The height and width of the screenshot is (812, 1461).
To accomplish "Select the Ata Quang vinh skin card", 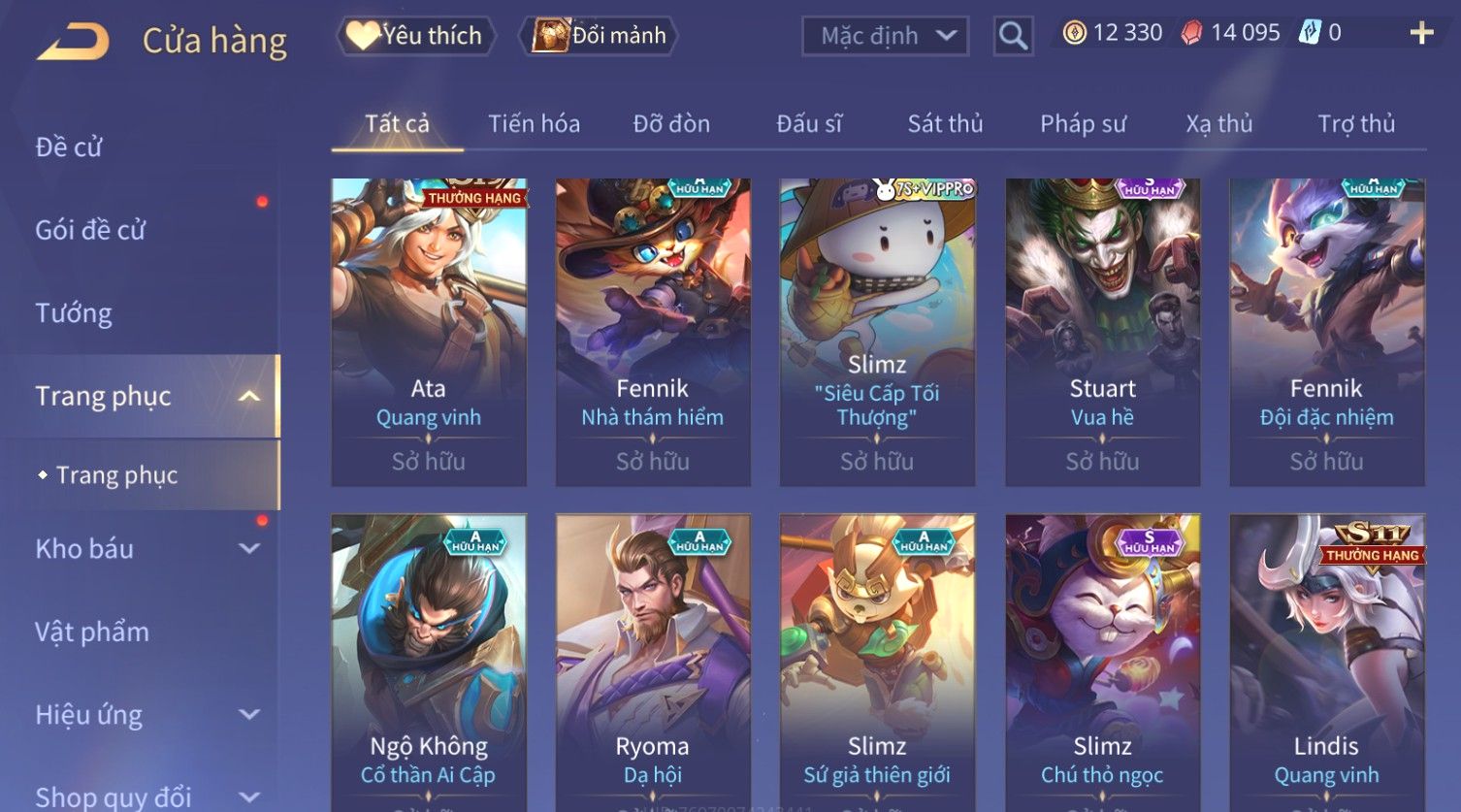I will tap(429, 330).
